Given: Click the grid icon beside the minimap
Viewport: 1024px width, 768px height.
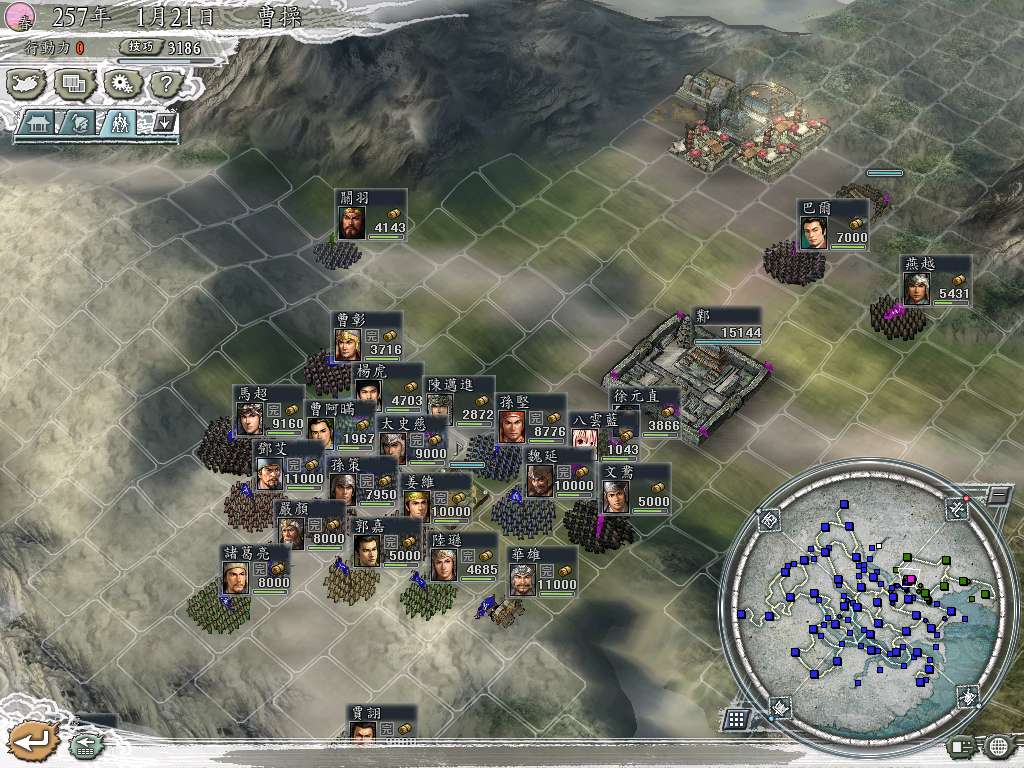Looking at the screenshot, I should coord(736,719).
